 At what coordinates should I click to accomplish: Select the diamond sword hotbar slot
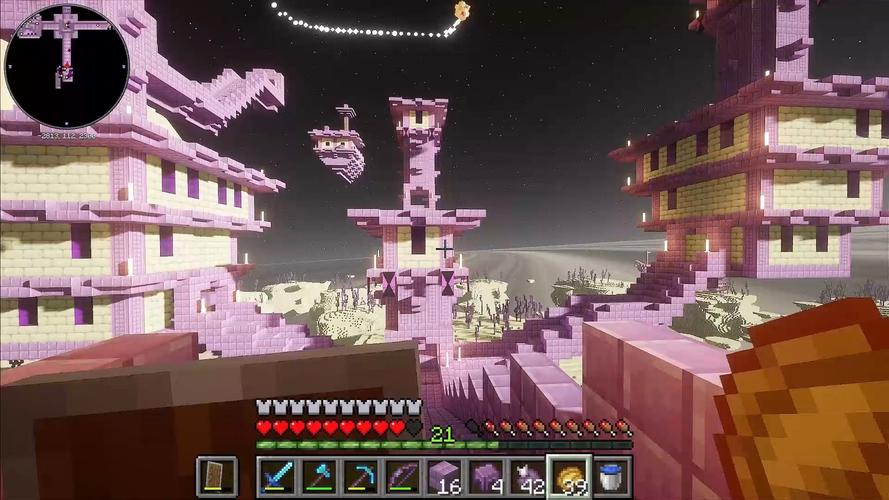(x=275, y=476)
